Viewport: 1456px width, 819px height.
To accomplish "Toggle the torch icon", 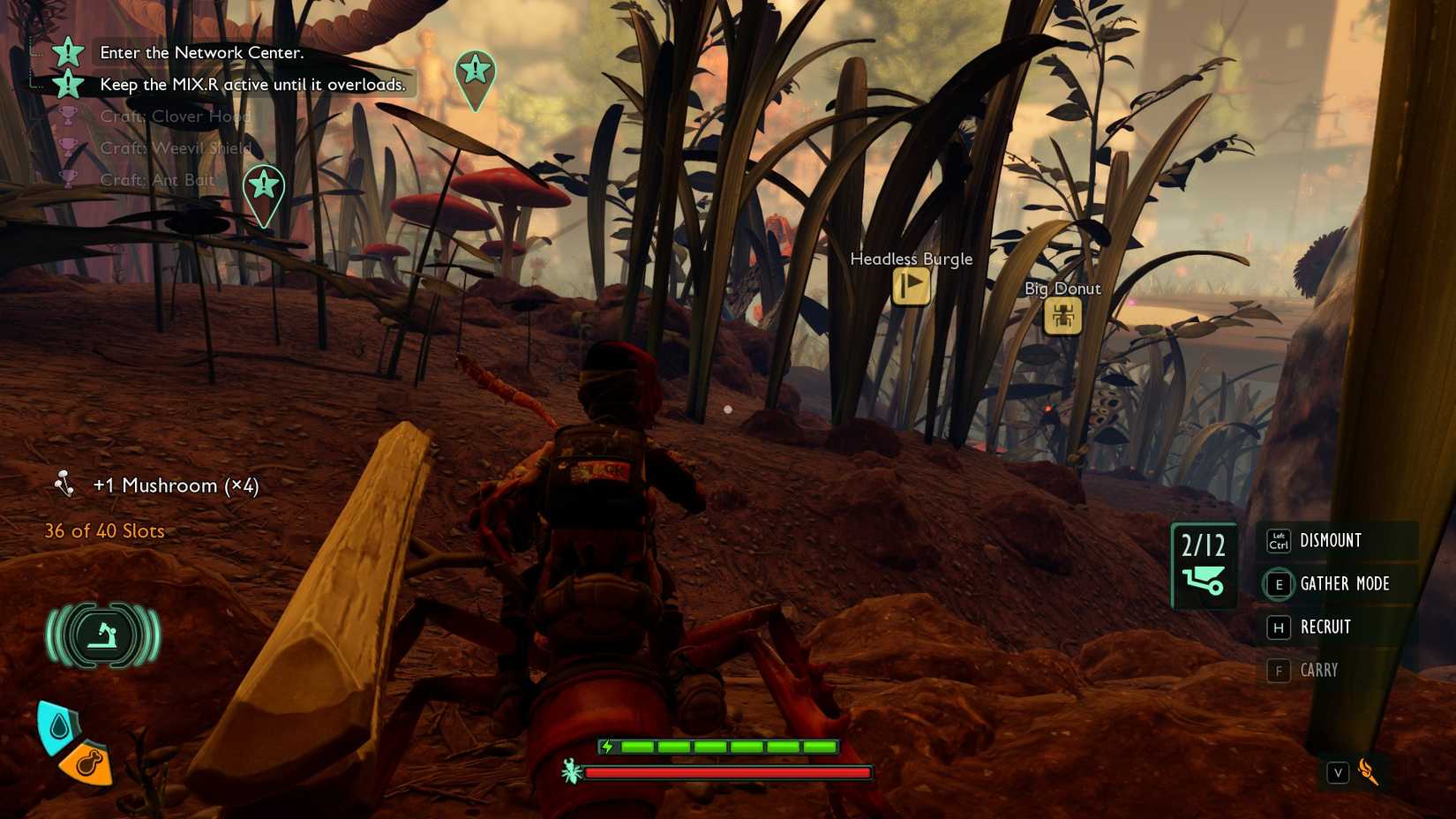I will point(1368,772).
